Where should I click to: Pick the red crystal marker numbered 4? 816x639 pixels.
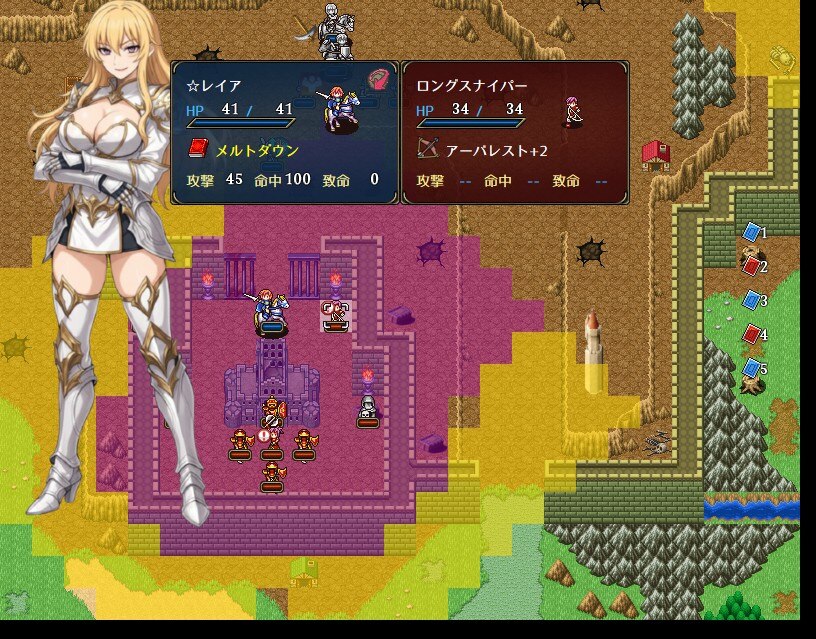752,334
